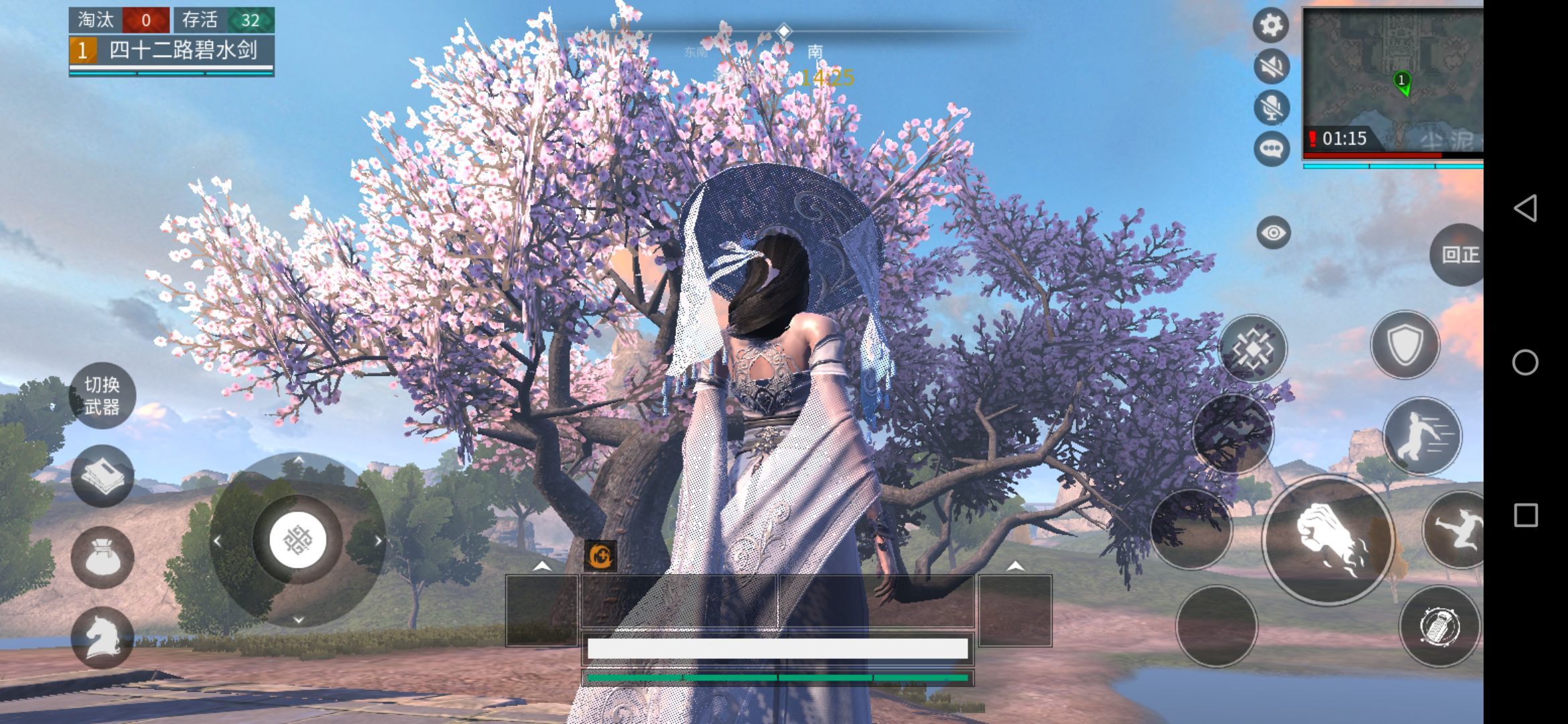
Task: Activate the diamond-pattern skill button
Action: tap(1252, 349)
